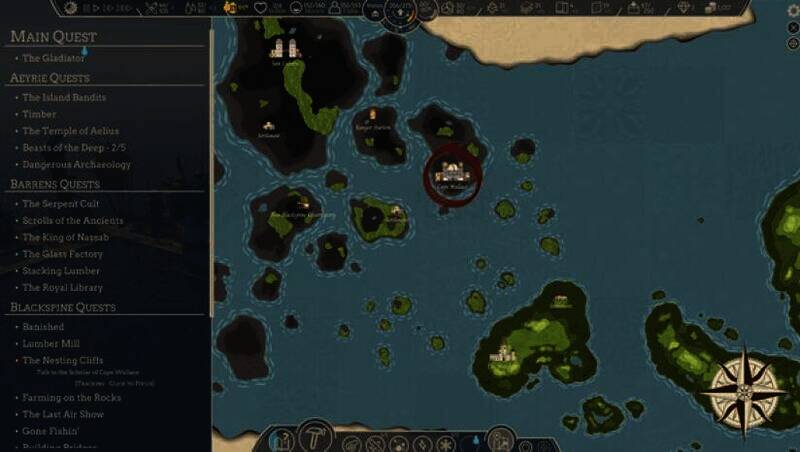Select the tracked Nesting Cliffs quest
Viewport: 800px width, 452px height.
pyautogui.click(x=62, y=360)
